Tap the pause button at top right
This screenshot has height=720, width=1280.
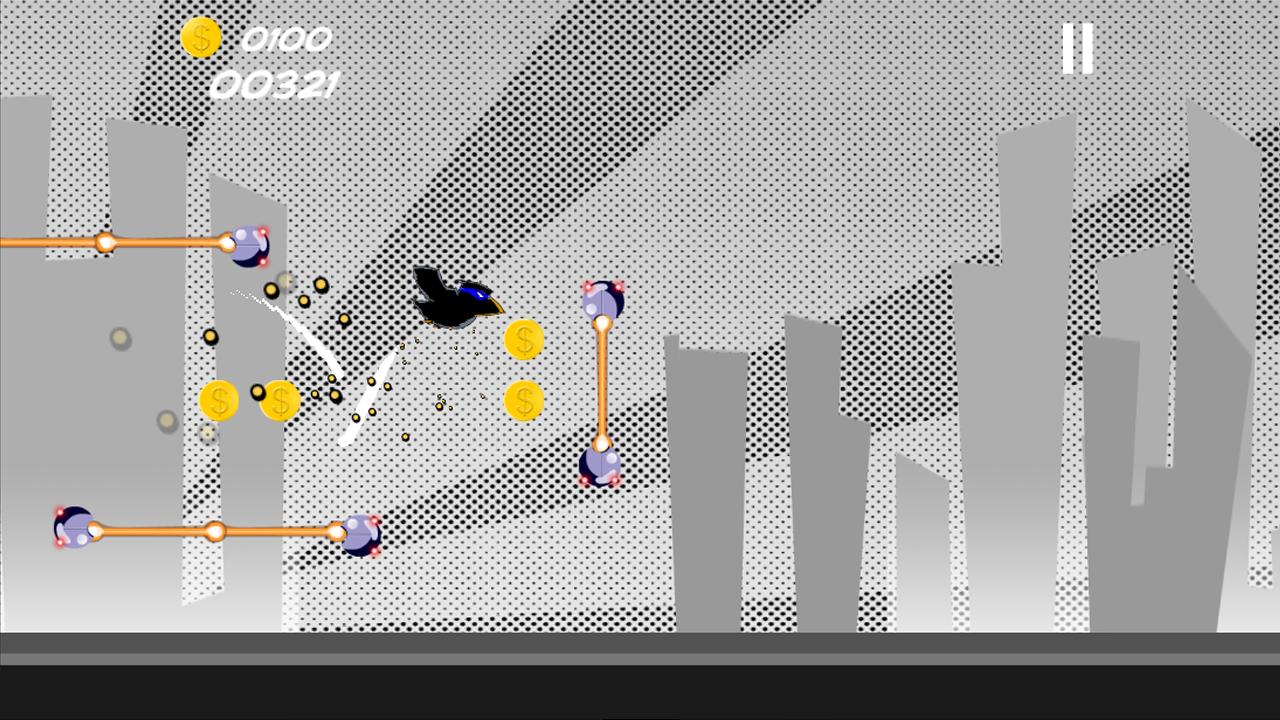(1076, 47)
